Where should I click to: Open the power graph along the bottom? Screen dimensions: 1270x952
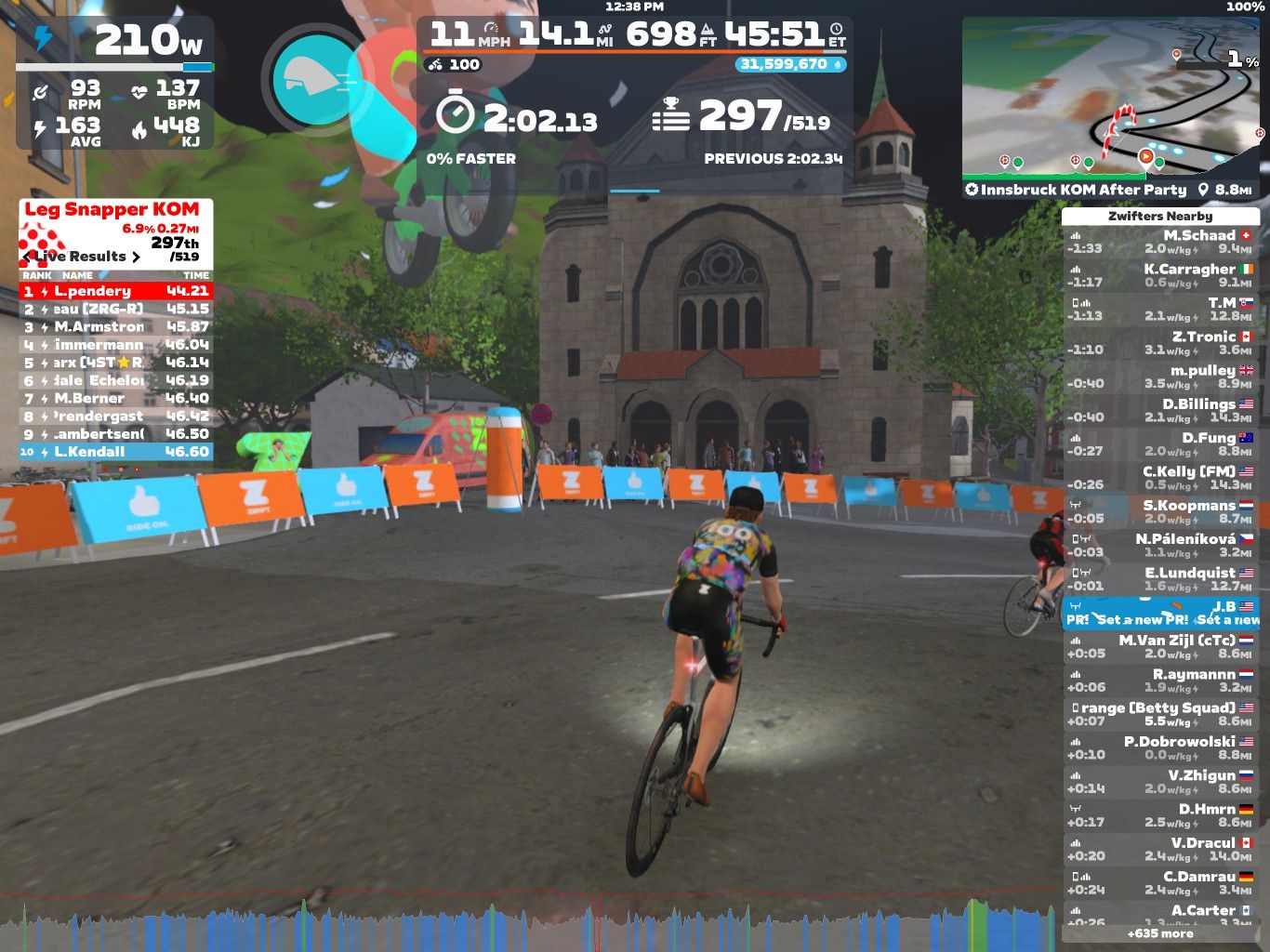click(x=539, y=925)
